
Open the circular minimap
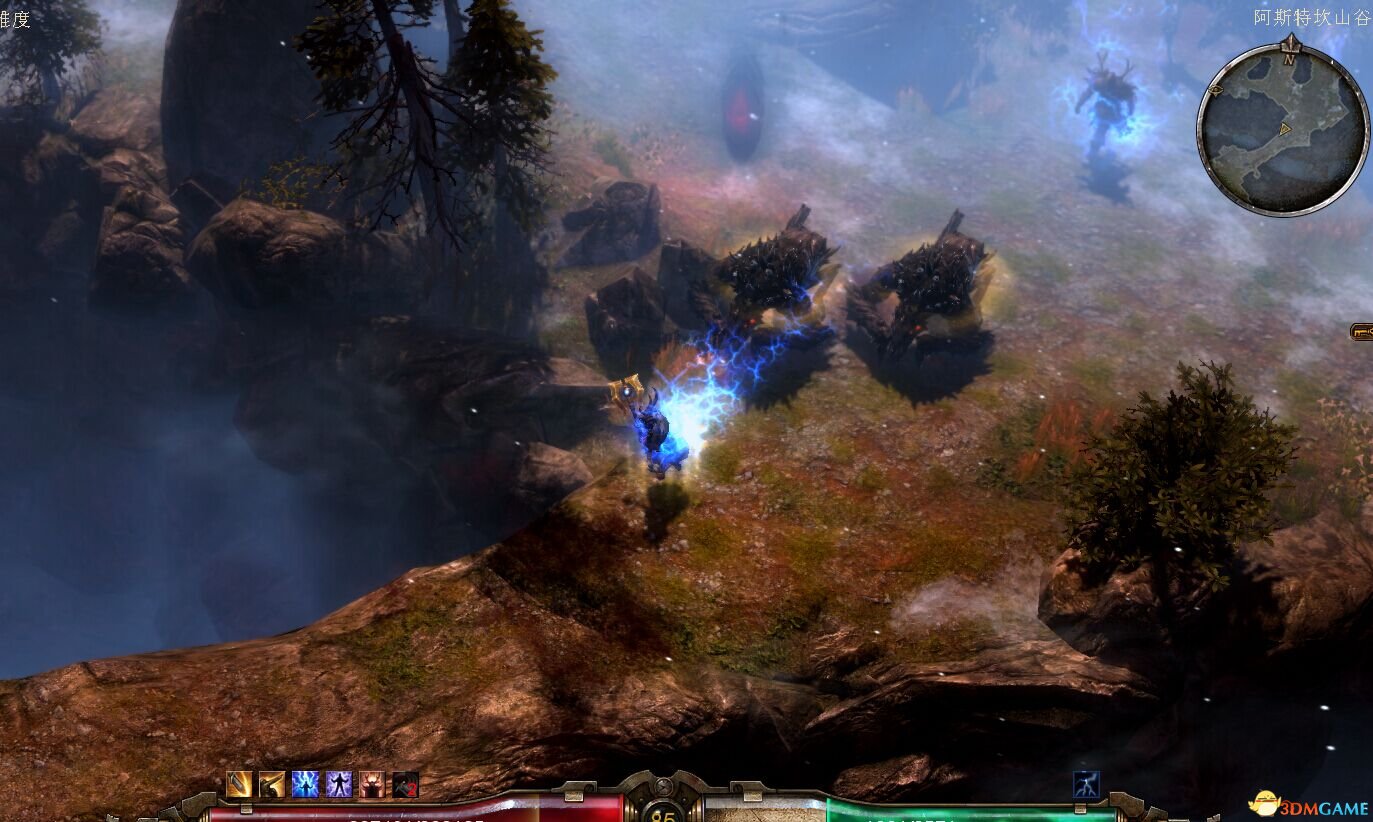1283,130
